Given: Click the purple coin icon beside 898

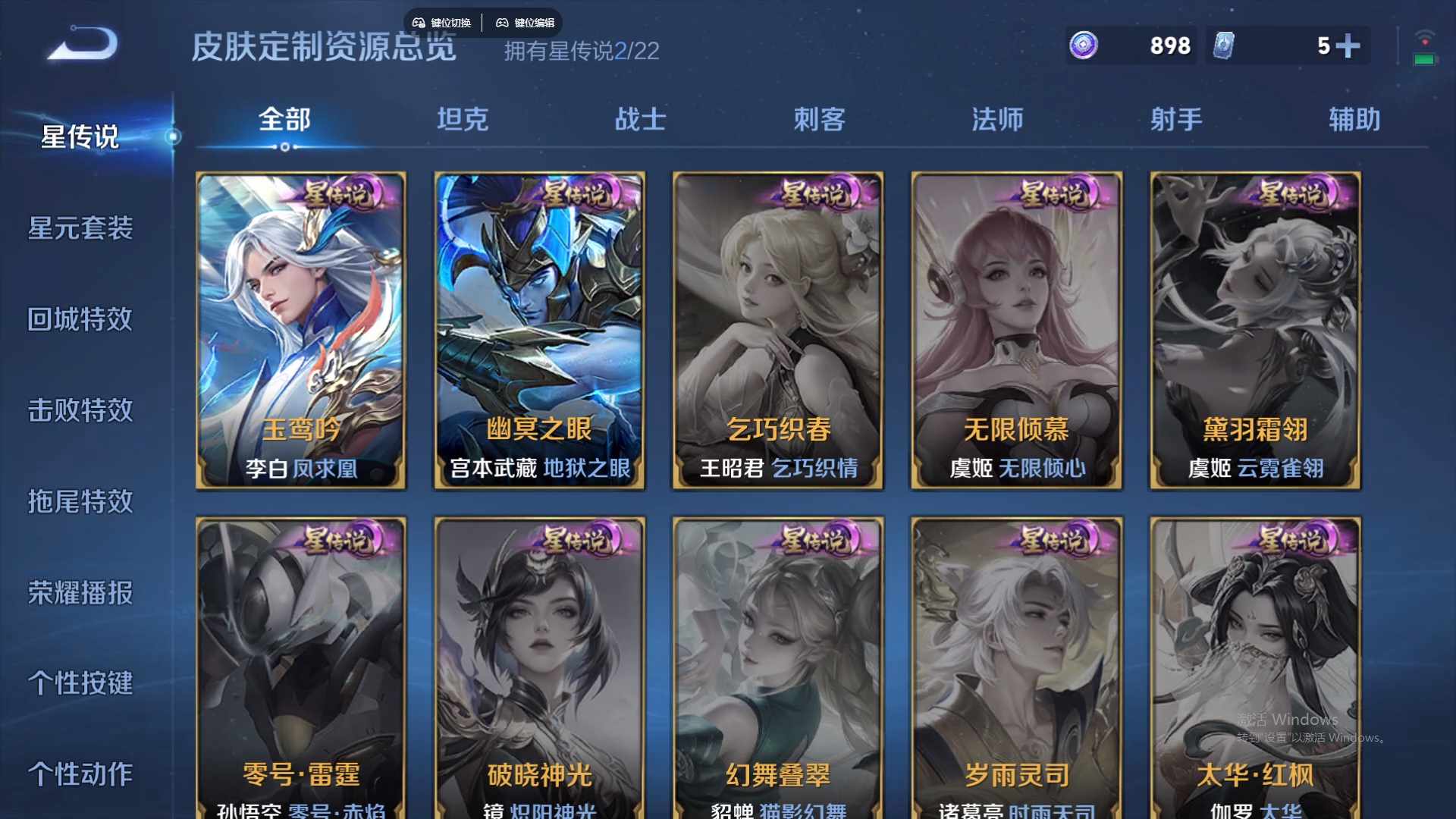Looking at the screenshot, I should tap(1082, 46).
